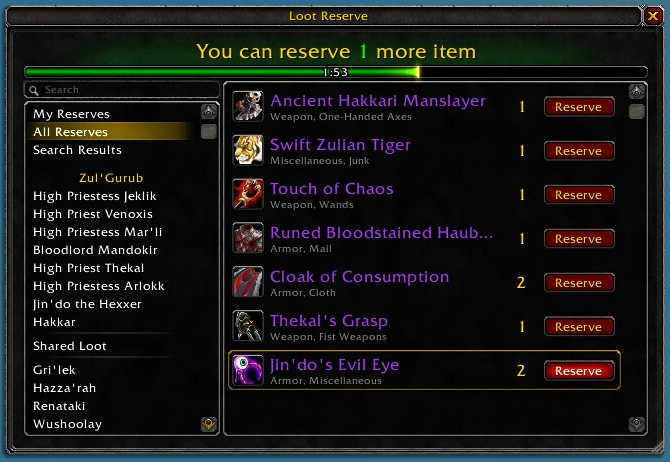The image size is (670, 462).
Task: Close the Loot Reserve window
Action: click(x=653, y=15)
